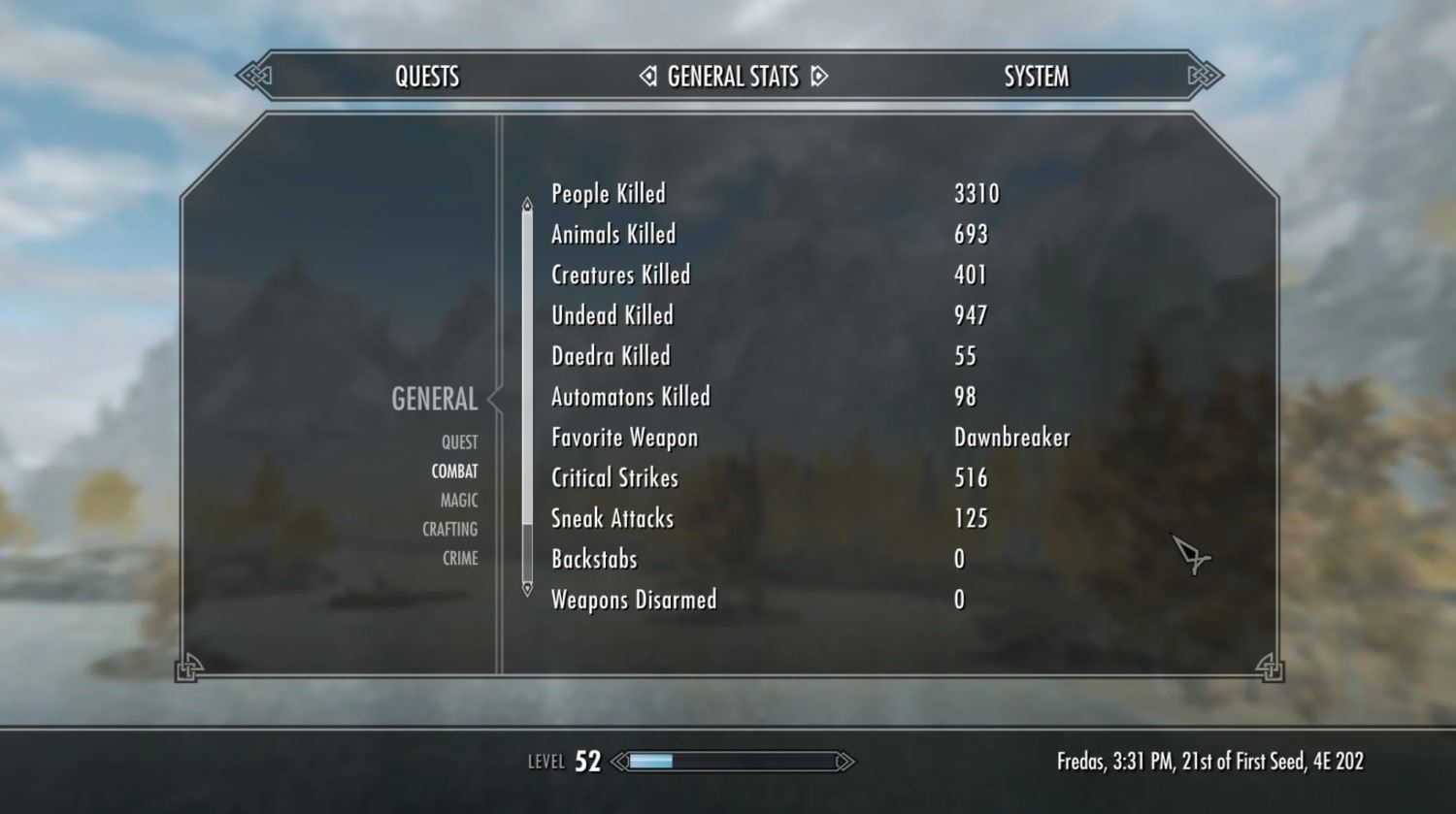Click the Weapons Disarmed stat row
This screenshot has width=1456, height=814.
pos(634,600)
